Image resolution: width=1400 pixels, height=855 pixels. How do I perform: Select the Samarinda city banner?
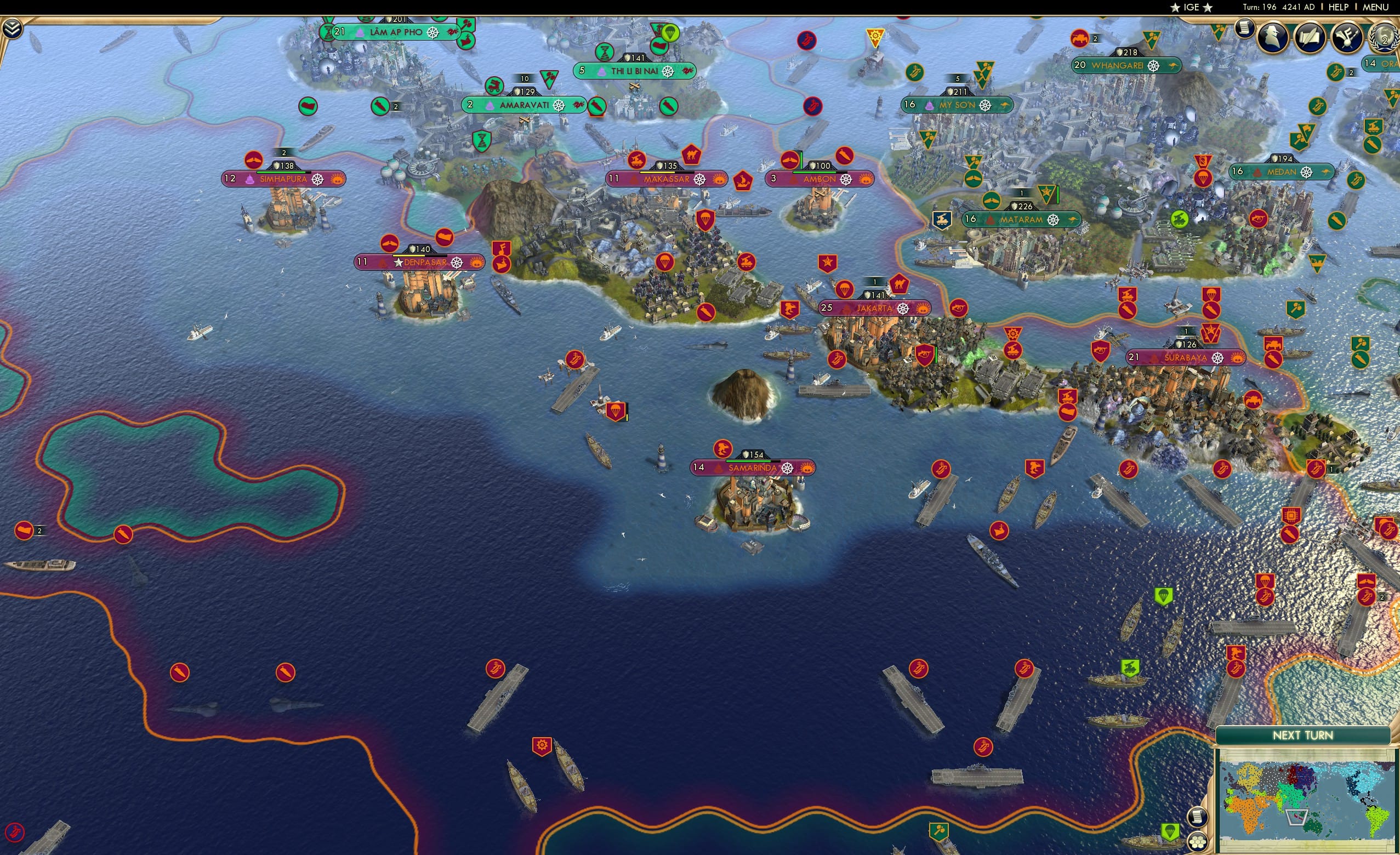pyautogui.click(x=751, y=469)
